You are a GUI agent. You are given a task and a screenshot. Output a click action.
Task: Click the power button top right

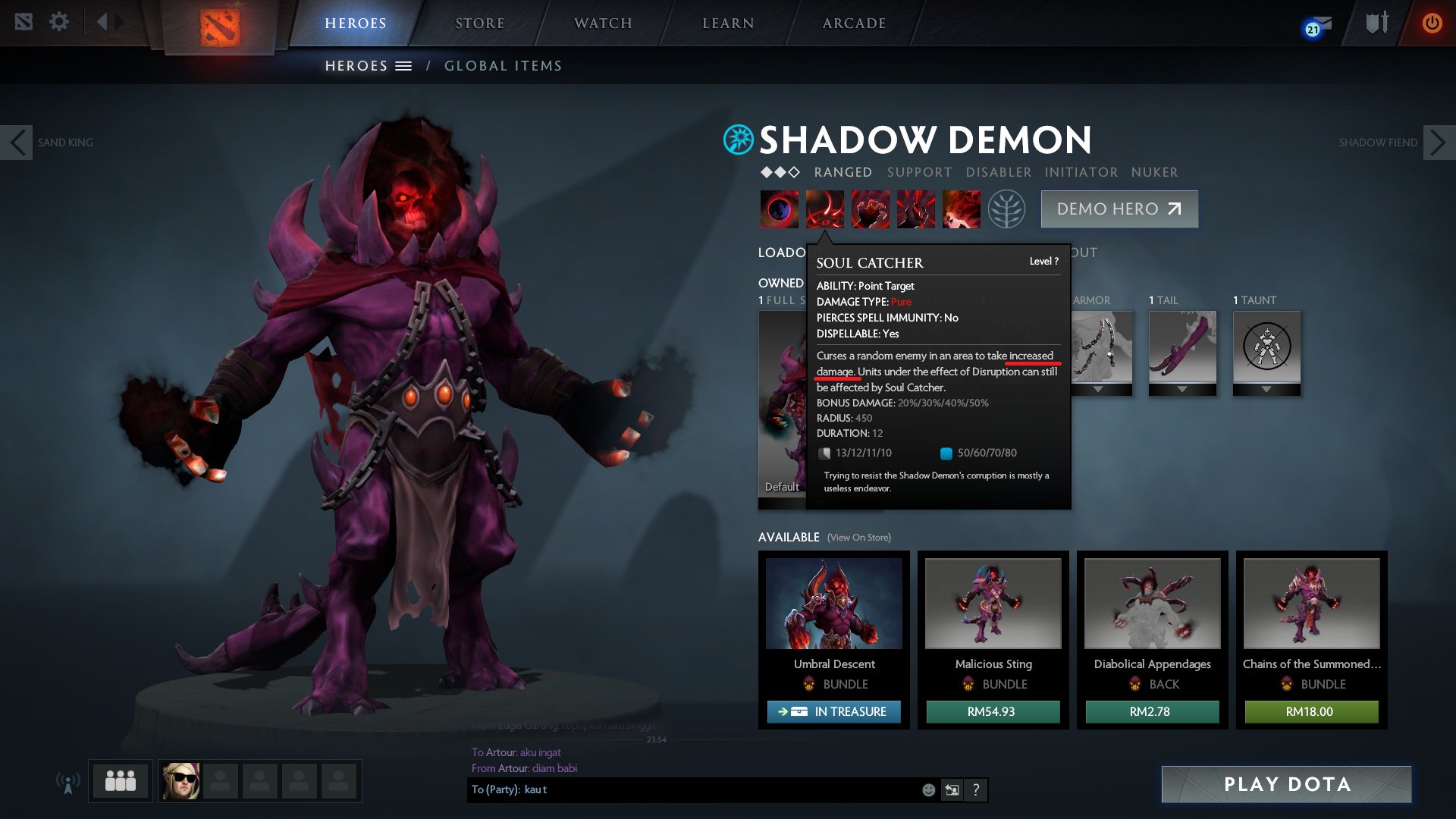tap(1432, 22)
